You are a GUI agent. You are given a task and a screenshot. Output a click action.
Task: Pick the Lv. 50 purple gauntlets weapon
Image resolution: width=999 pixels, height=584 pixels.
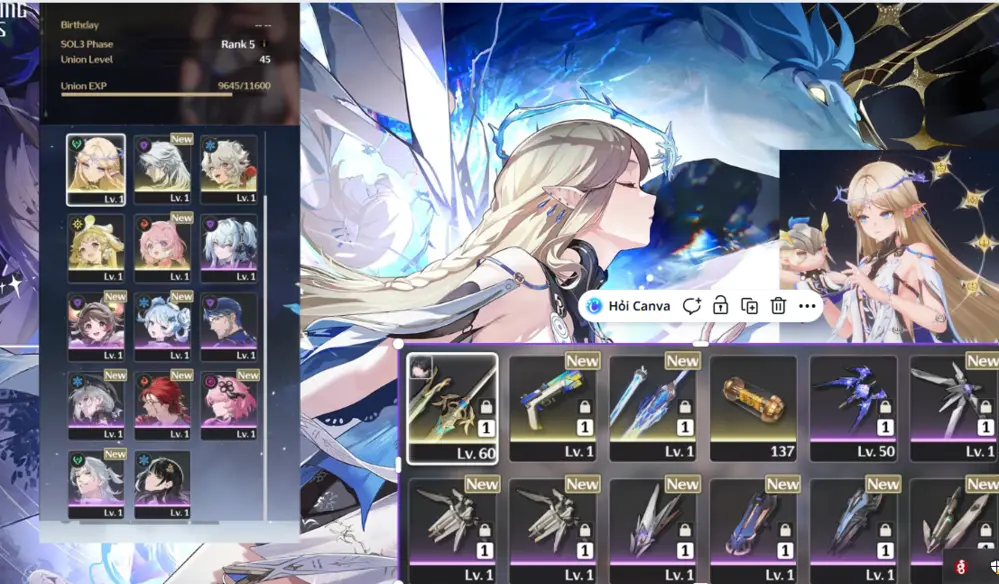[x=853, y=405]
